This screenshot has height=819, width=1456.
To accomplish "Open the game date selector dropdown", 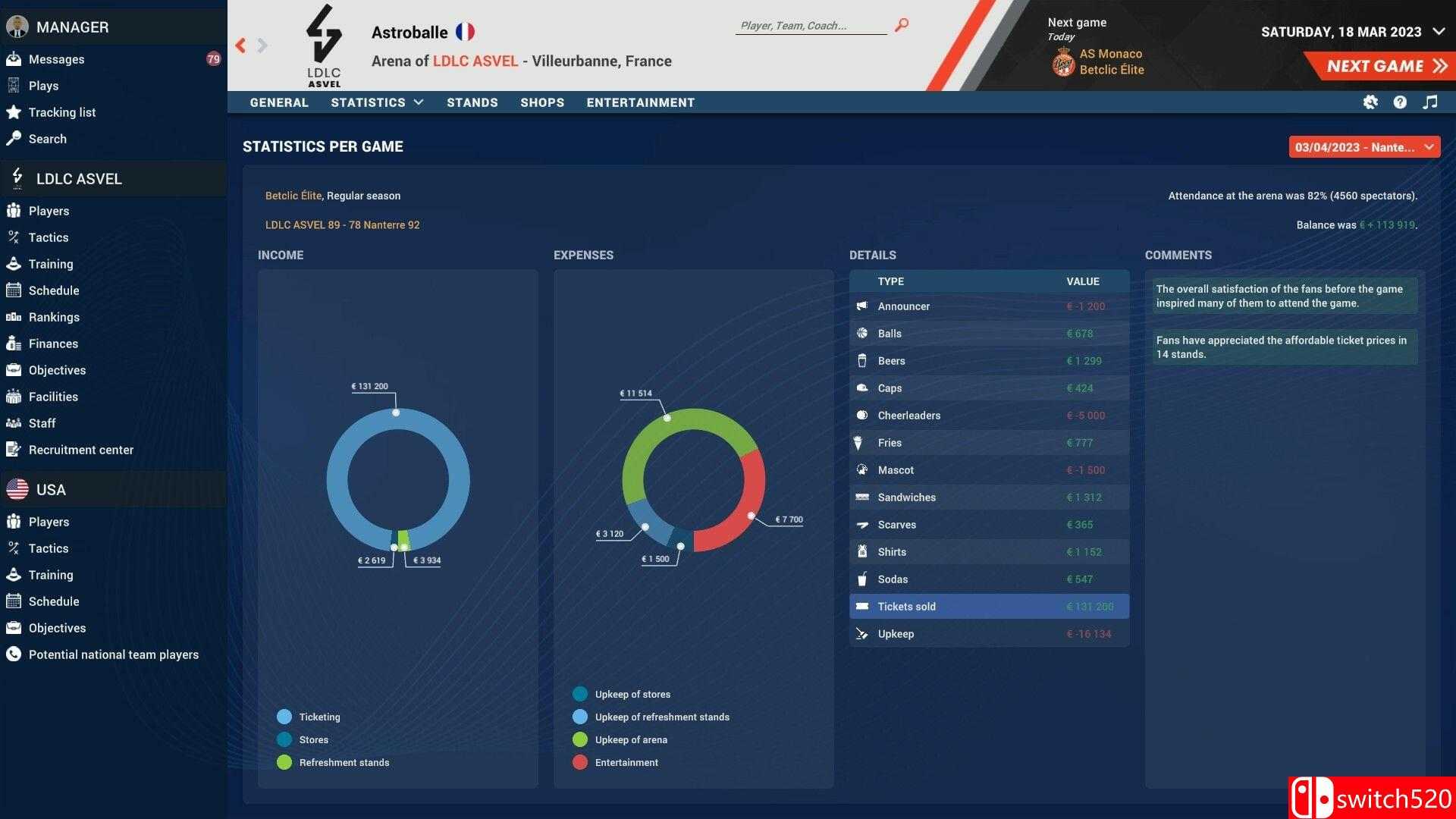I will 1363,147.
